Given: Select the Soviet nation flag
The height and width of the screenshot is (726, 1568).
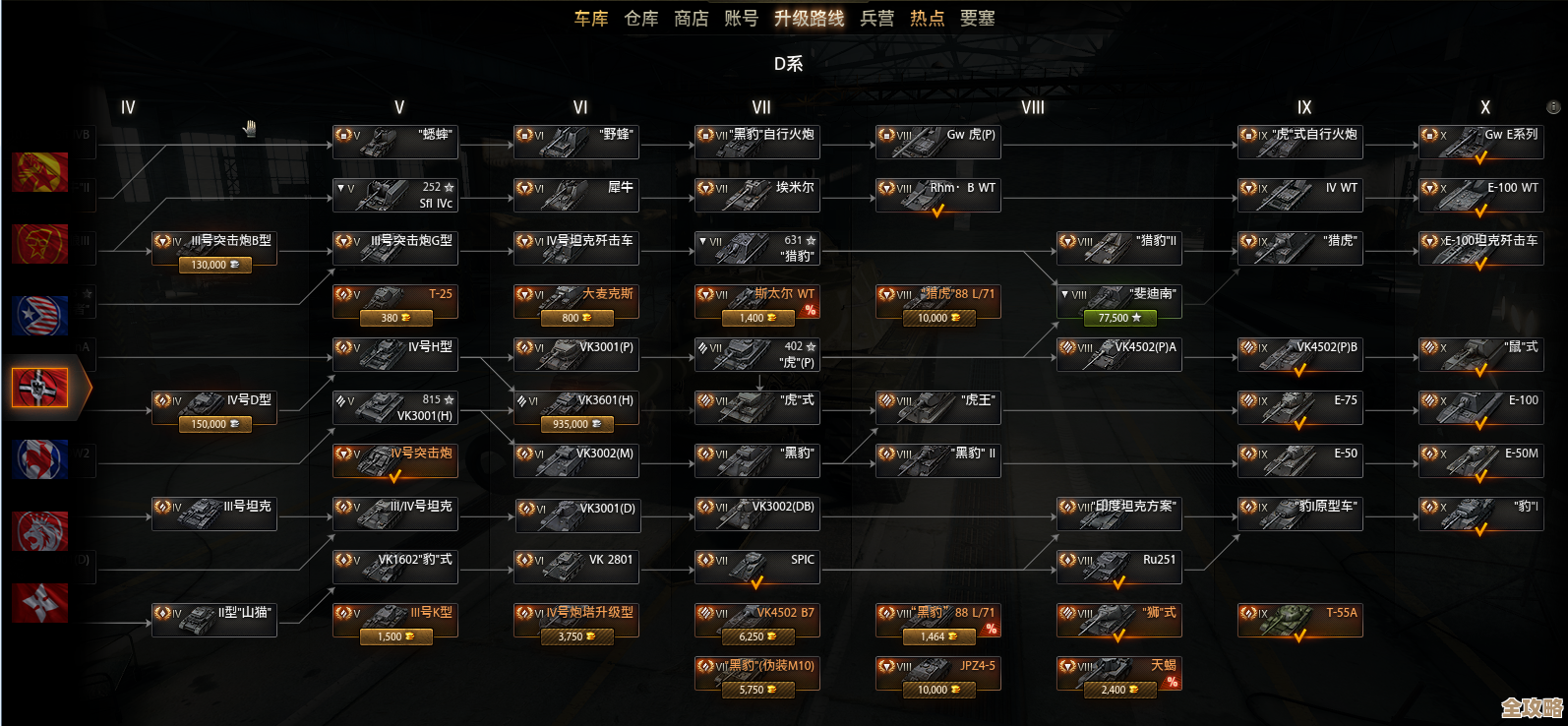Looking at the screenshot, I should (x=40, y=172).
